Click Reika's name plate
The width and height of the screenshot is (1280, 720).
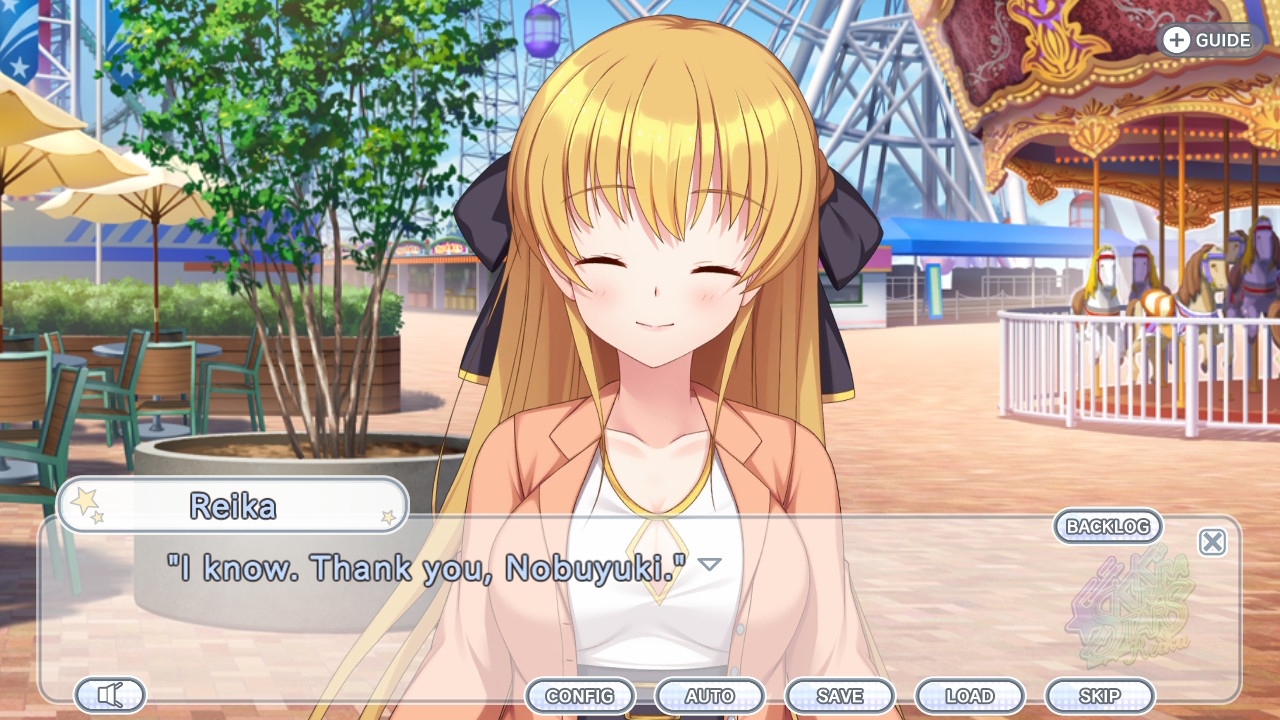coord(232,505)
